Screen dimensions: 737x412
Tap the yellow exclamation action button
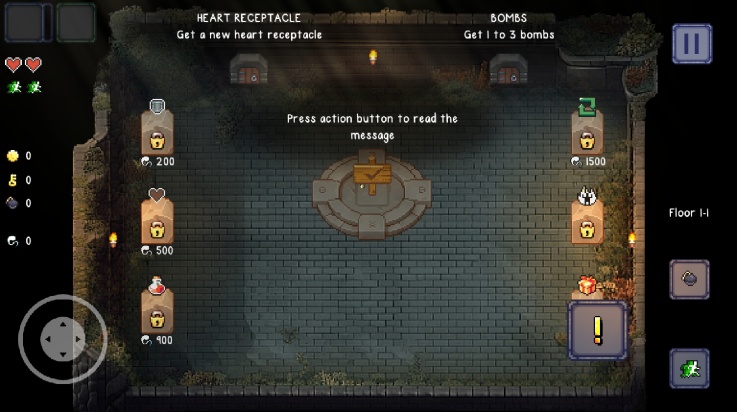[598, 330]
